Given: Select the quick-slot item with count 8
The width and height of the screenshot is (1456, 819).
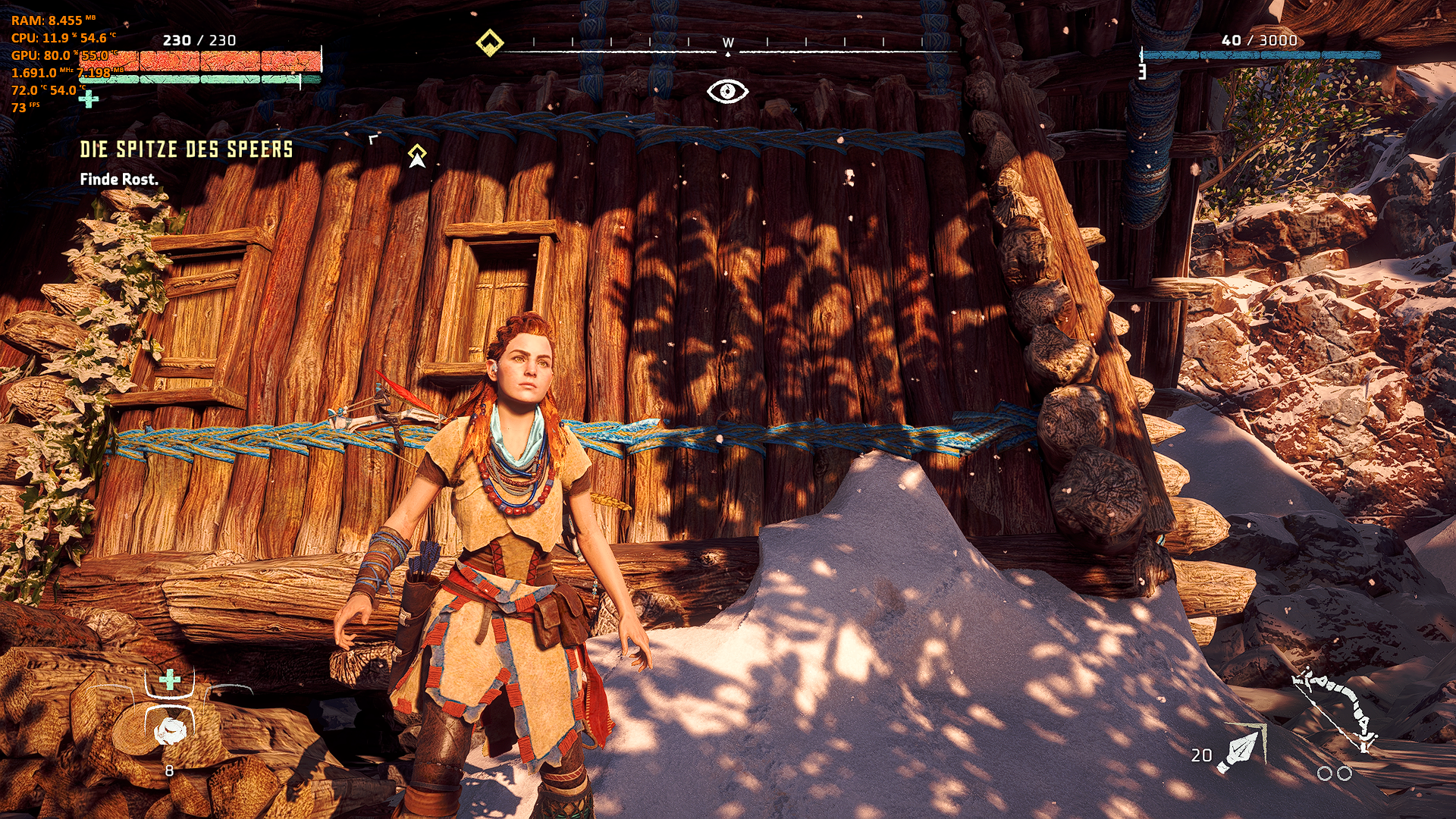Looking at the screenshot, I should coord(169,731).
